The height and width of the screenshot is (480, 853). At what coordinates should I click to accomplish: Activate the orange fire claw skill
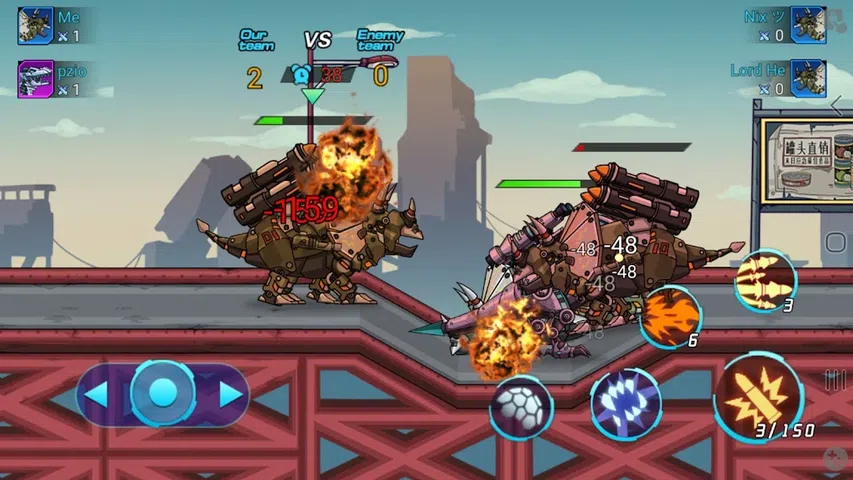668,317
